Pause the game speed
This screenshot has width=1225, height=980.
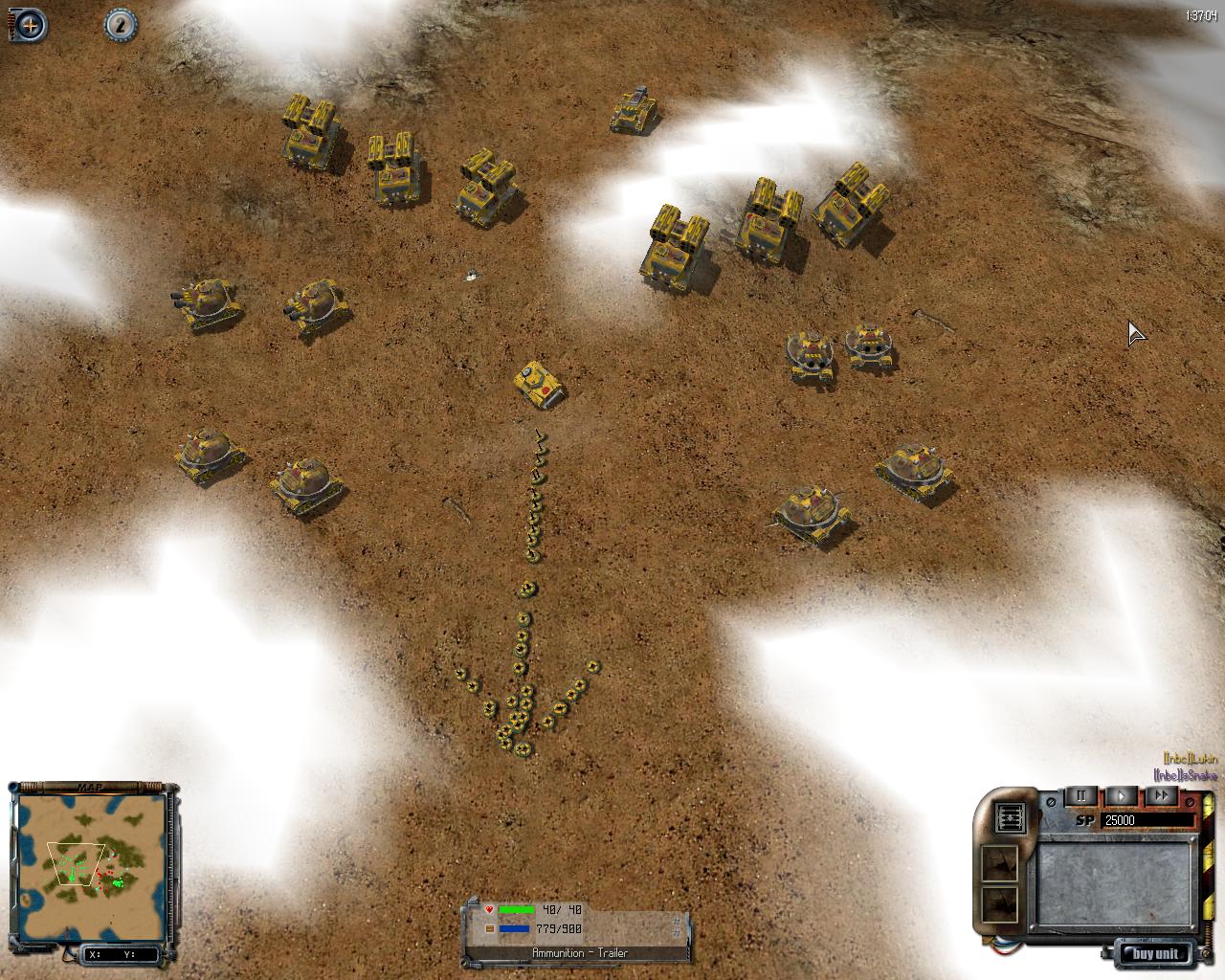tap(1081, 796)
